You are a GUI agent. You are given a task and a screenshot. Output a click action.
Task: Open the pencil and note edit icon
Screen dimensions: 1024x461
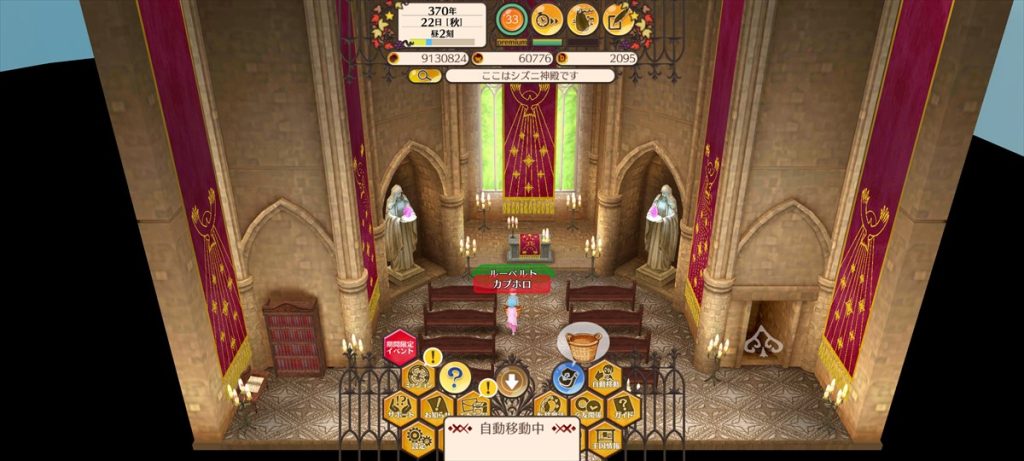[620, 19]
